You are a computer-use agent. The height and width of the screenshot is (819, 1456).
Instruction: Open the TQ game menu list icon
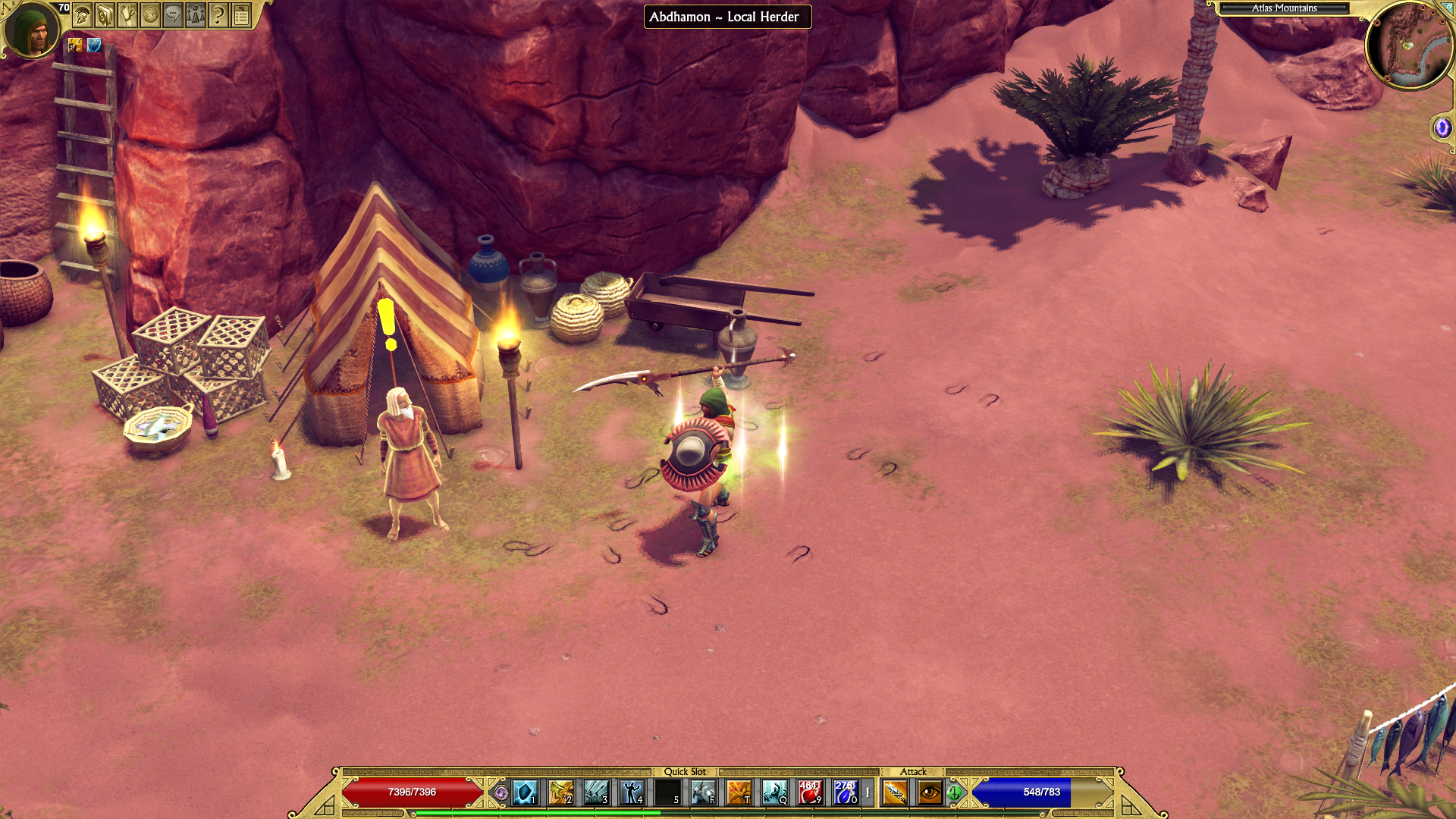coord(241,14)
